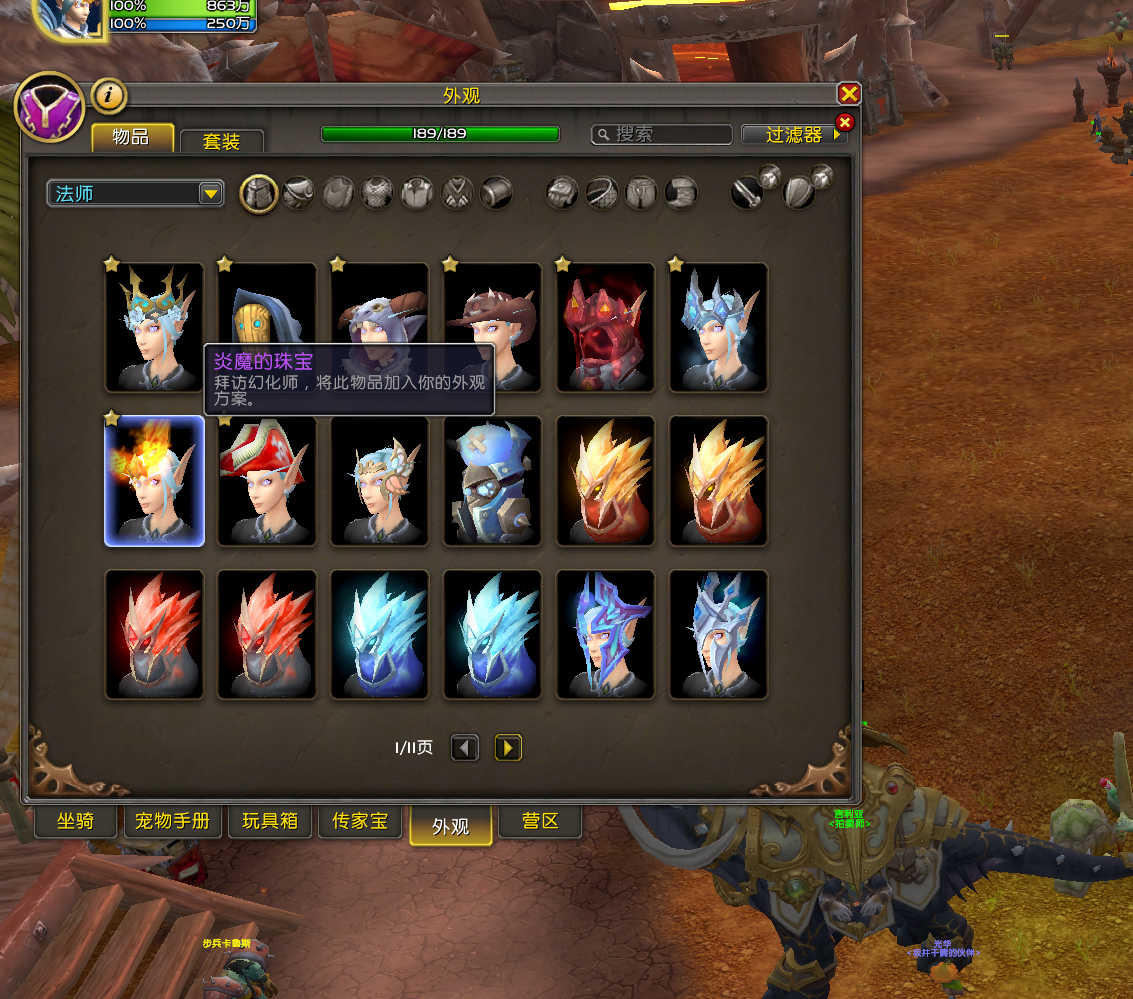The image size is (1133, 999).
Task: Pick the red horned demon mask appearance
Action: (x=605, y=327)
